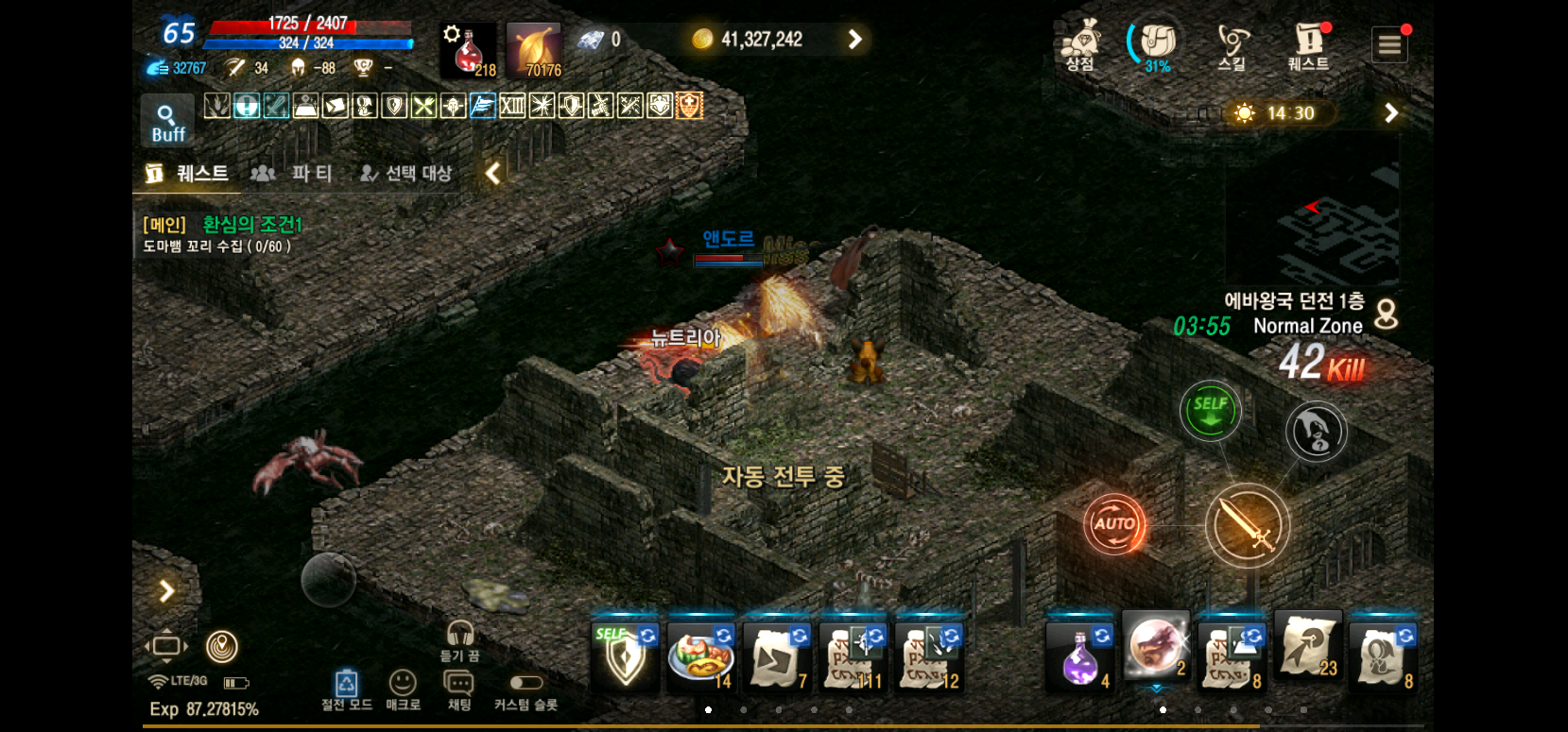This screenshot has height=732, width=1568.
Task: Switch to the 선택 대상 target tab
Action: pyautogui.click(x=406, y=173)
